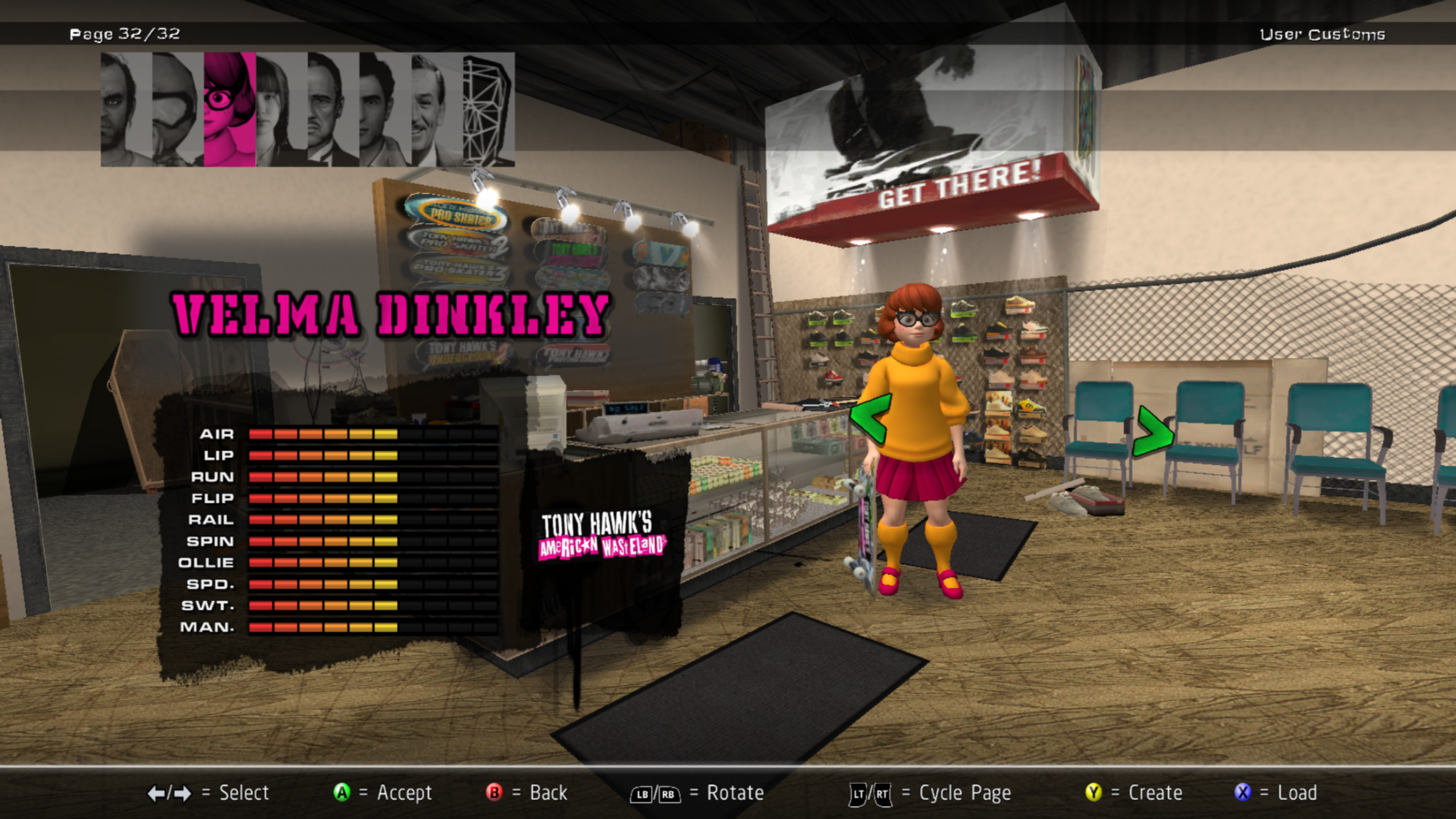The image size is (1456, 819).
Task: Choose the frowning older man in tuxedo portrait
Action: click(333, 109)
